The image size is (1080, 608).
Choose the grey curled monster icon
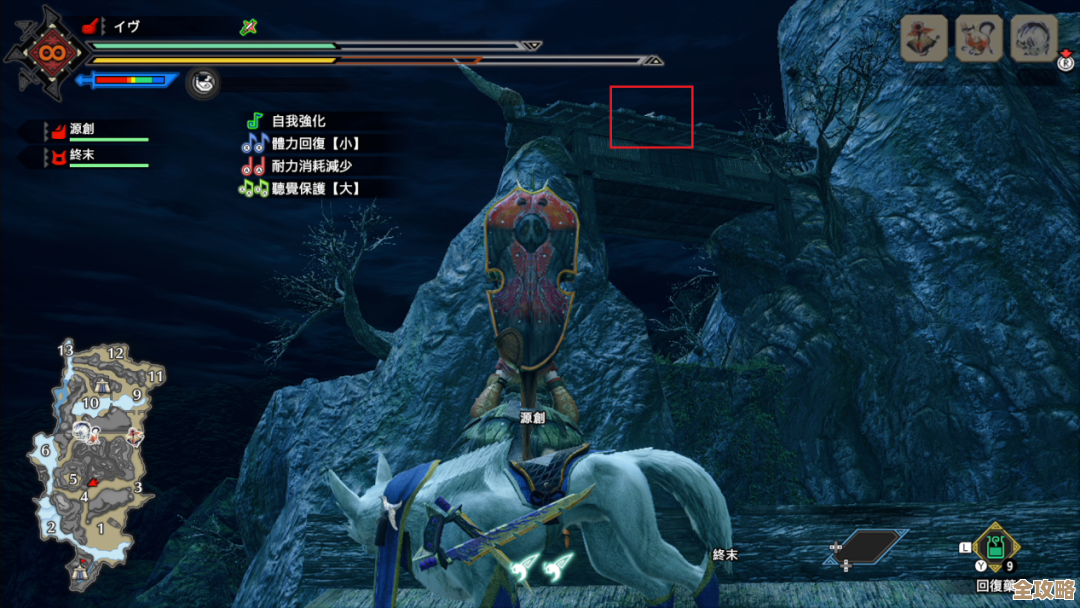(1033, 39)
